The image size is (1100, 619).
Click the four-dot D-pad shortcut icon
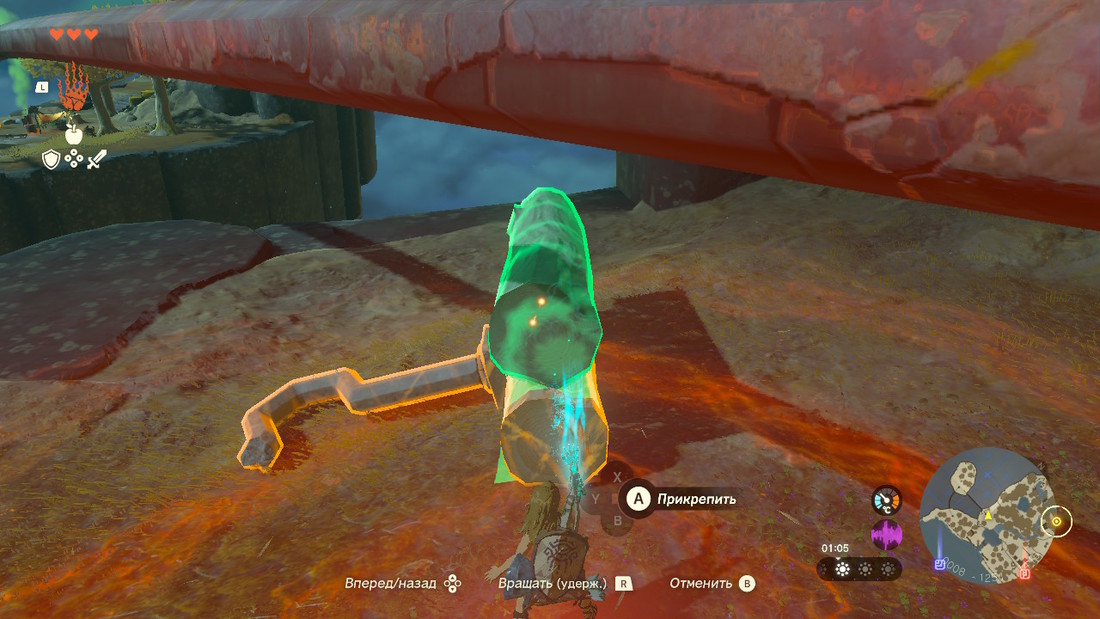tap(74, 159)
